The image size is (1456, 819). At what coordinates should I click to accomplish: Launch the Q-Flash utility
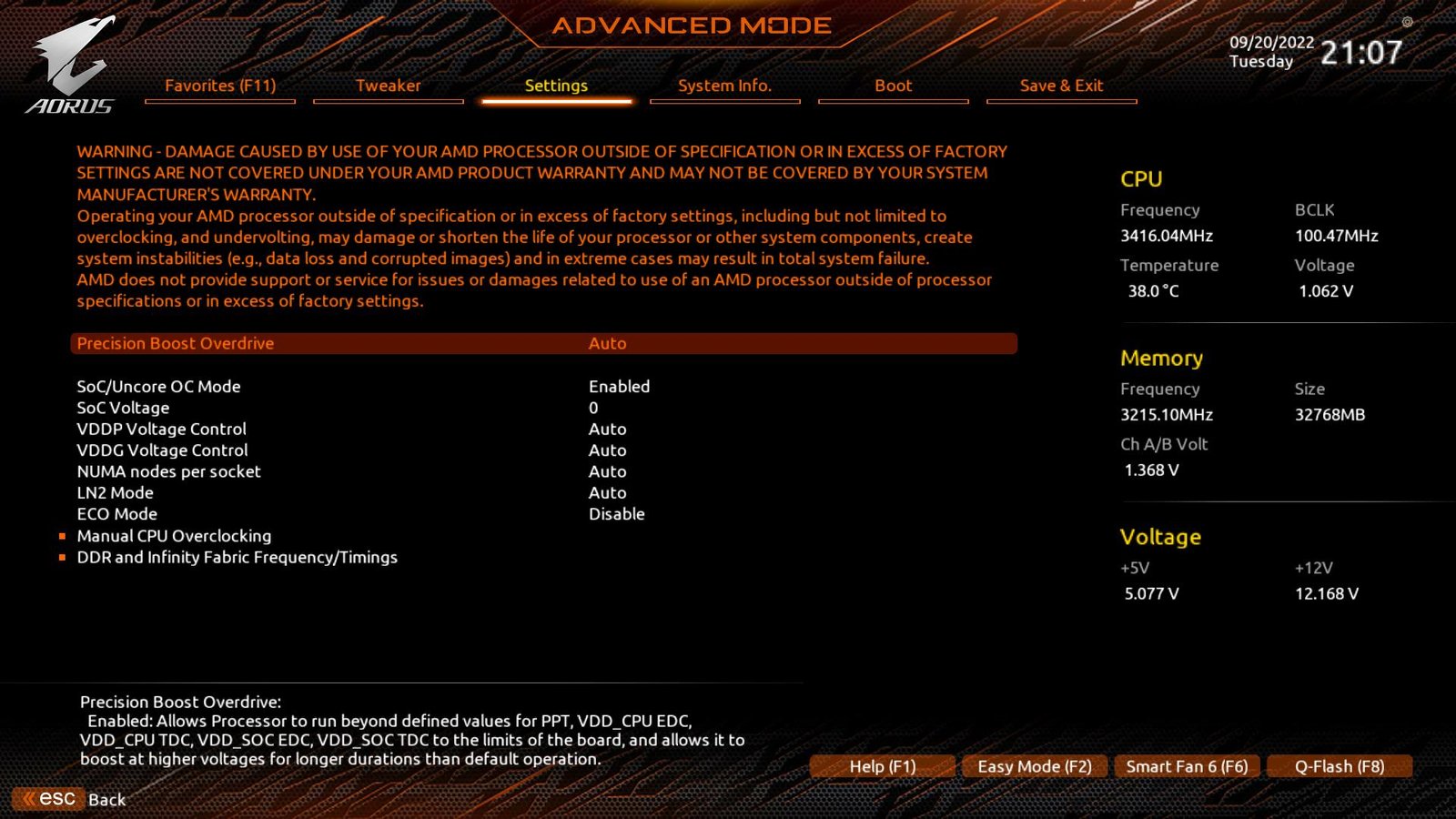1340,766
